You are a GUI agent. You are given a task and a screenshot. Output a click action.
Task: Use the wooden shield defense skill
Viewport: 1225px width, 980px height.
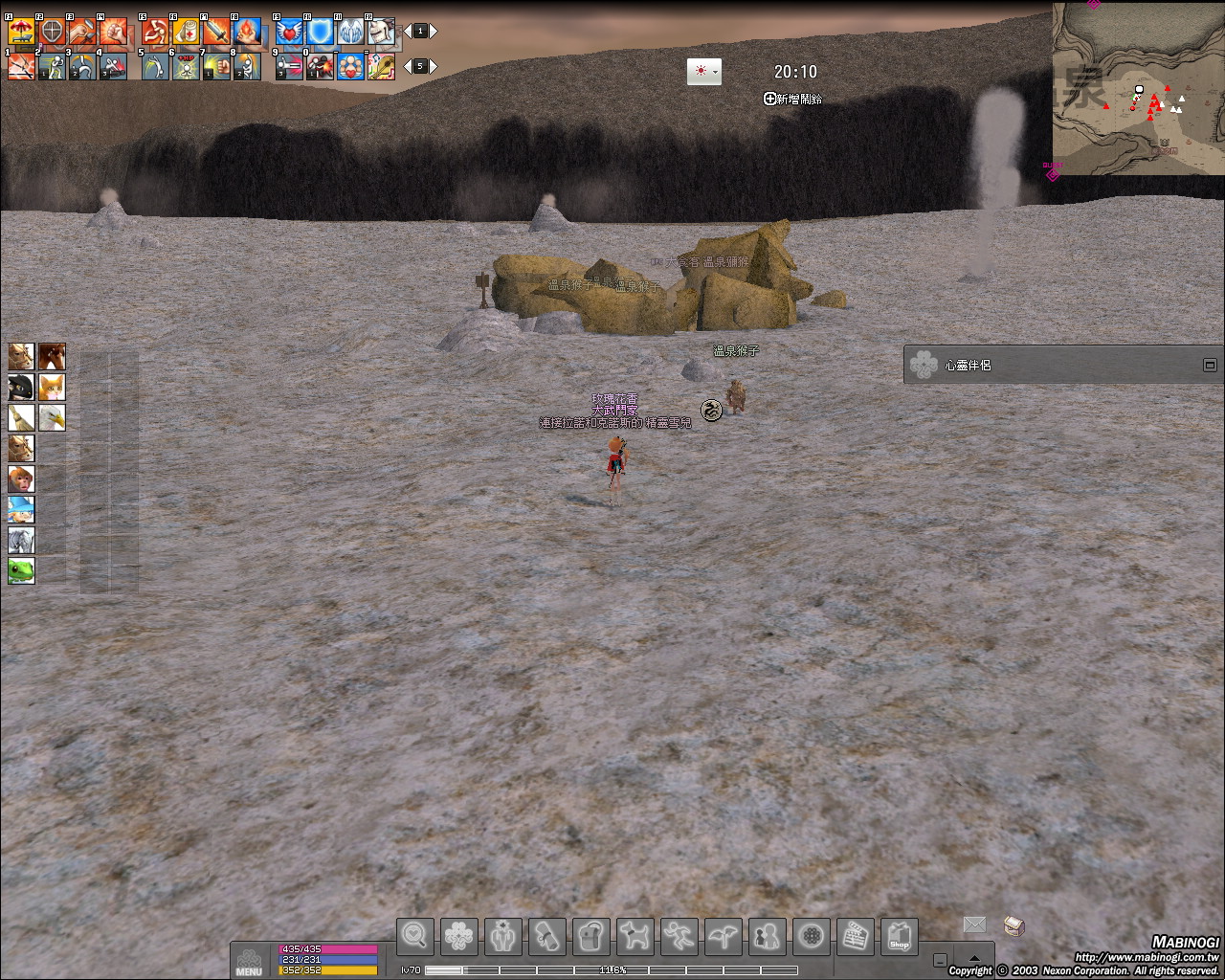point(52,33)
